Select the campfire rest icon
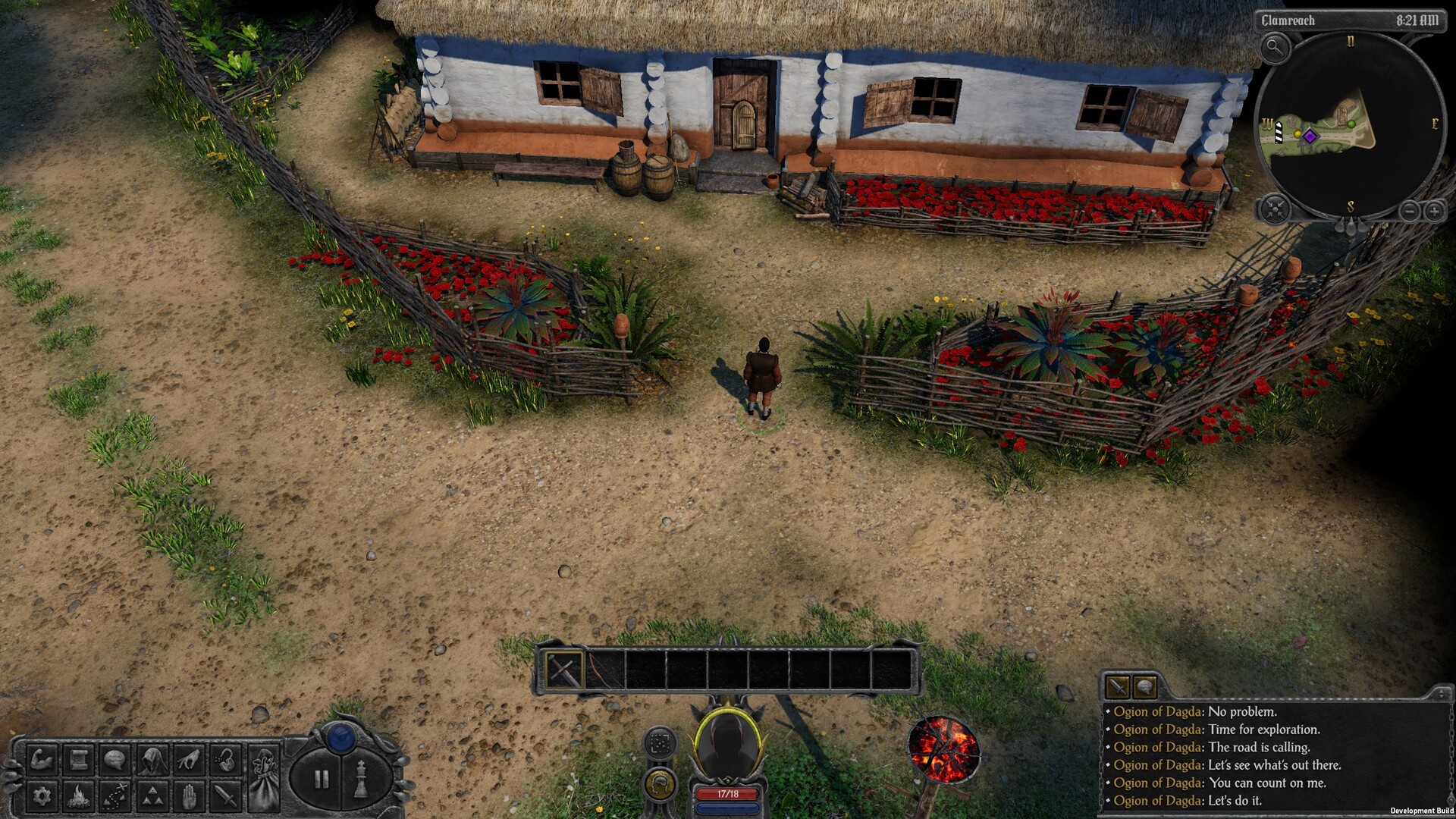Image resolution: width=1456 pixels, height=819 pixels. (x=78, y=796)
